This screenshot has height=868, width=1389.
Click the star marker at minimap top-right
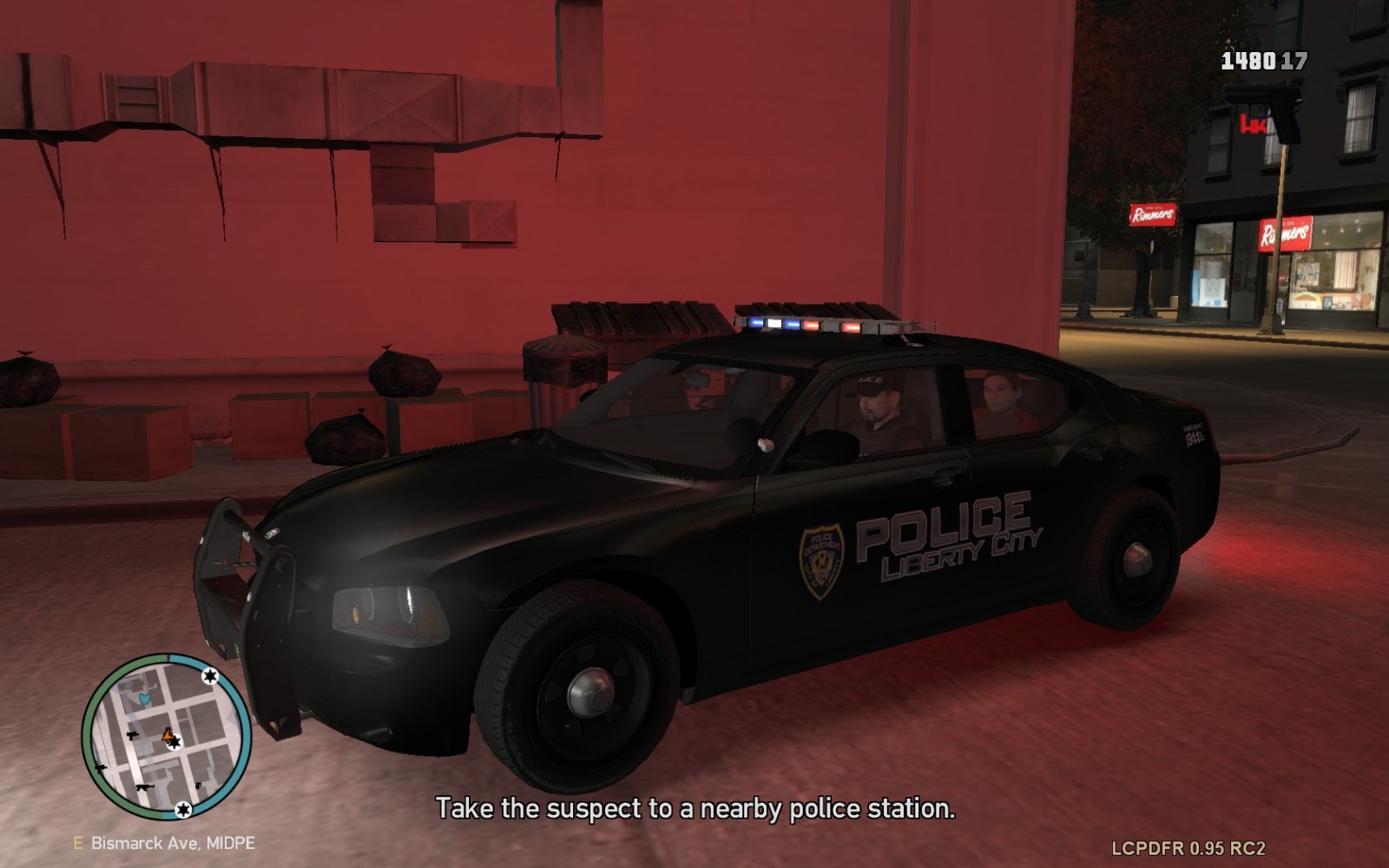(210, 675)
